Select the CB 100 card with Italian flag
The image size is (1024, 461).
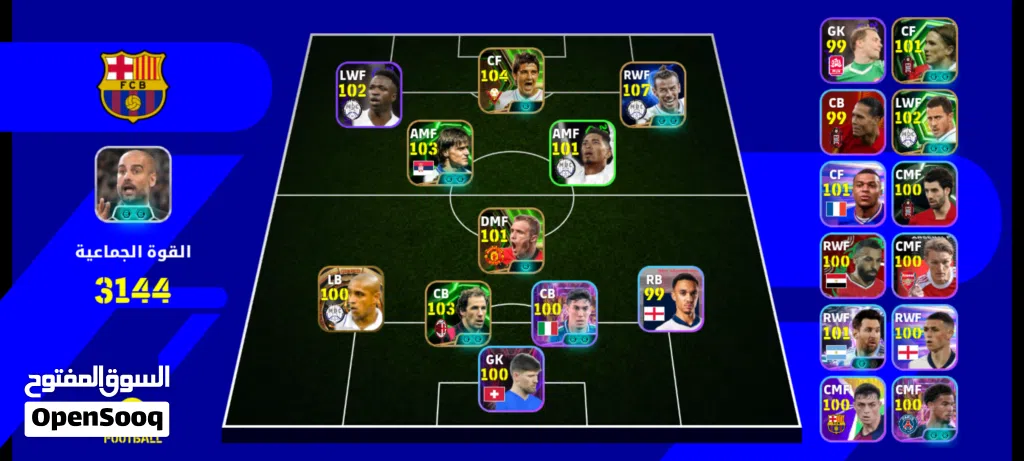(x=564, y=313)
